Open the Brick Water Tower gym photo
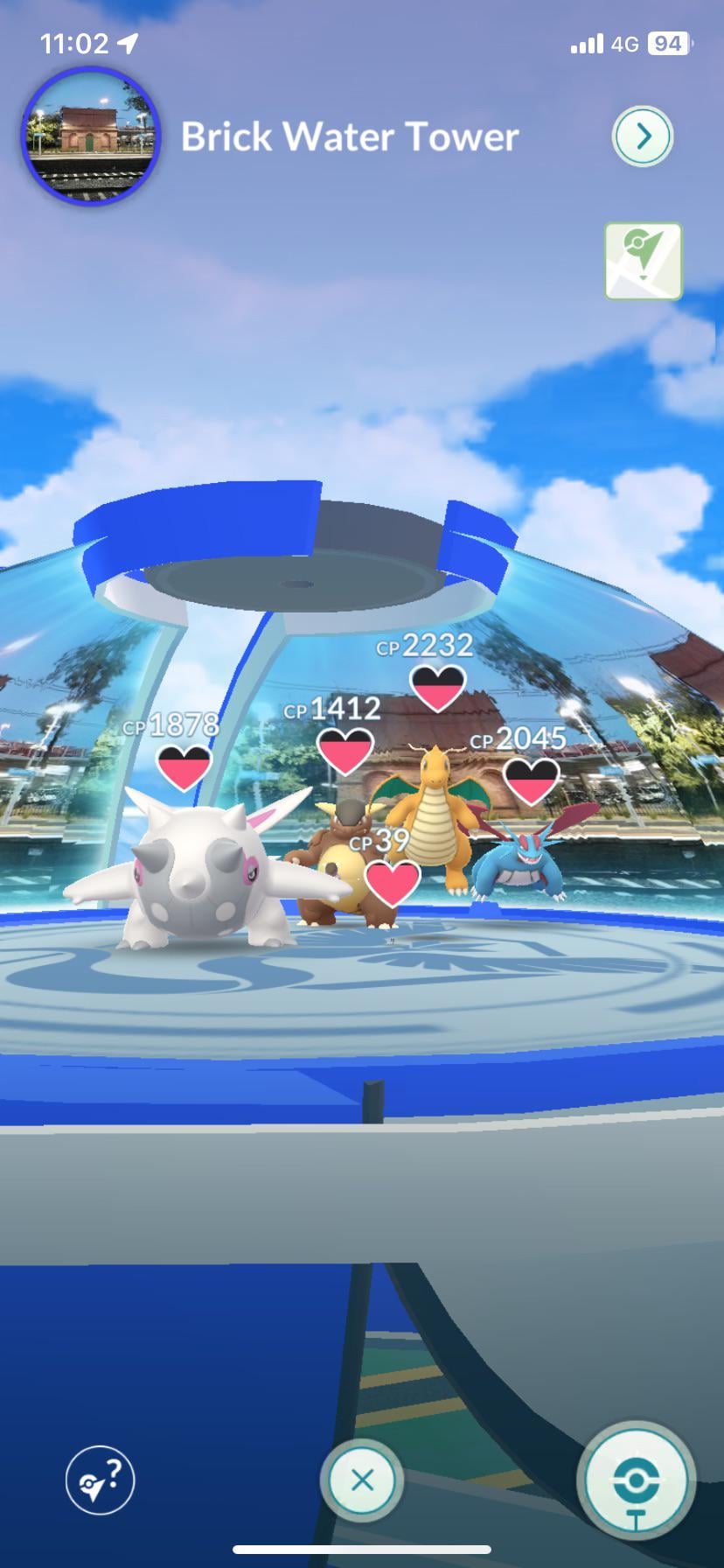 tap(91, 136)
